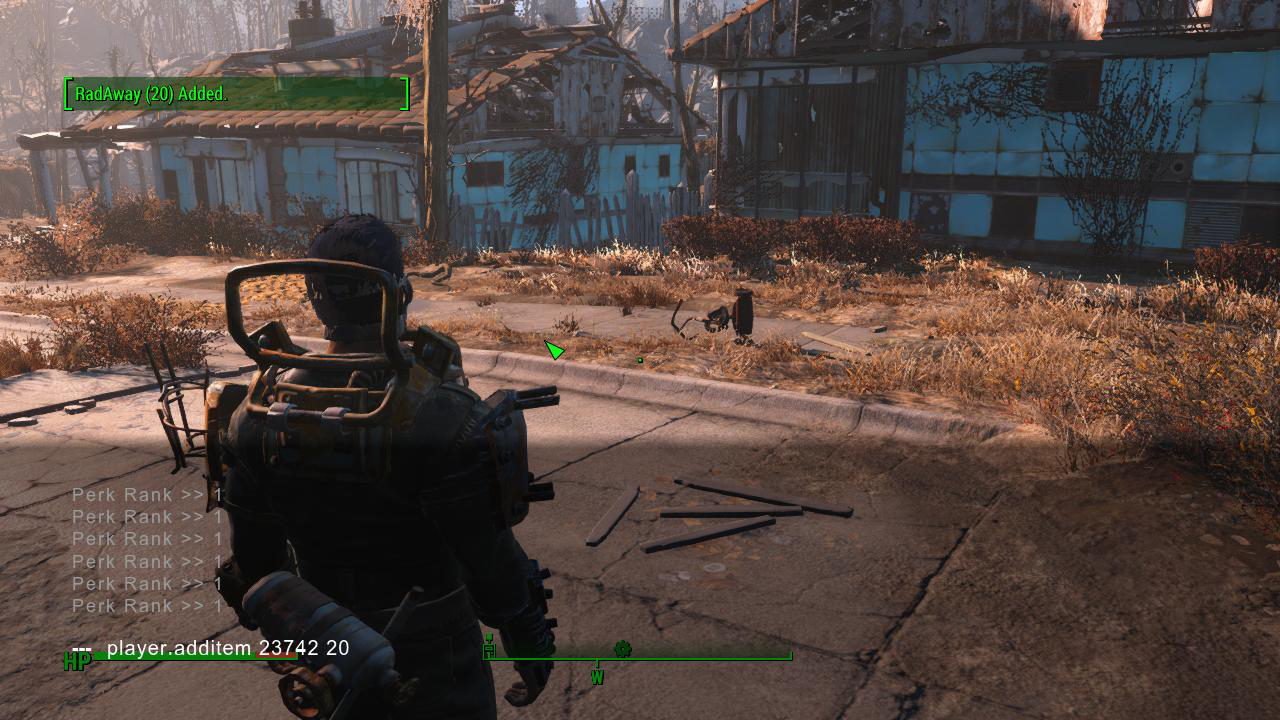The height and width of the screenshot is (720, 1280).
Task: Toggle the first Perk Rank message line
Action: point(146,494)
